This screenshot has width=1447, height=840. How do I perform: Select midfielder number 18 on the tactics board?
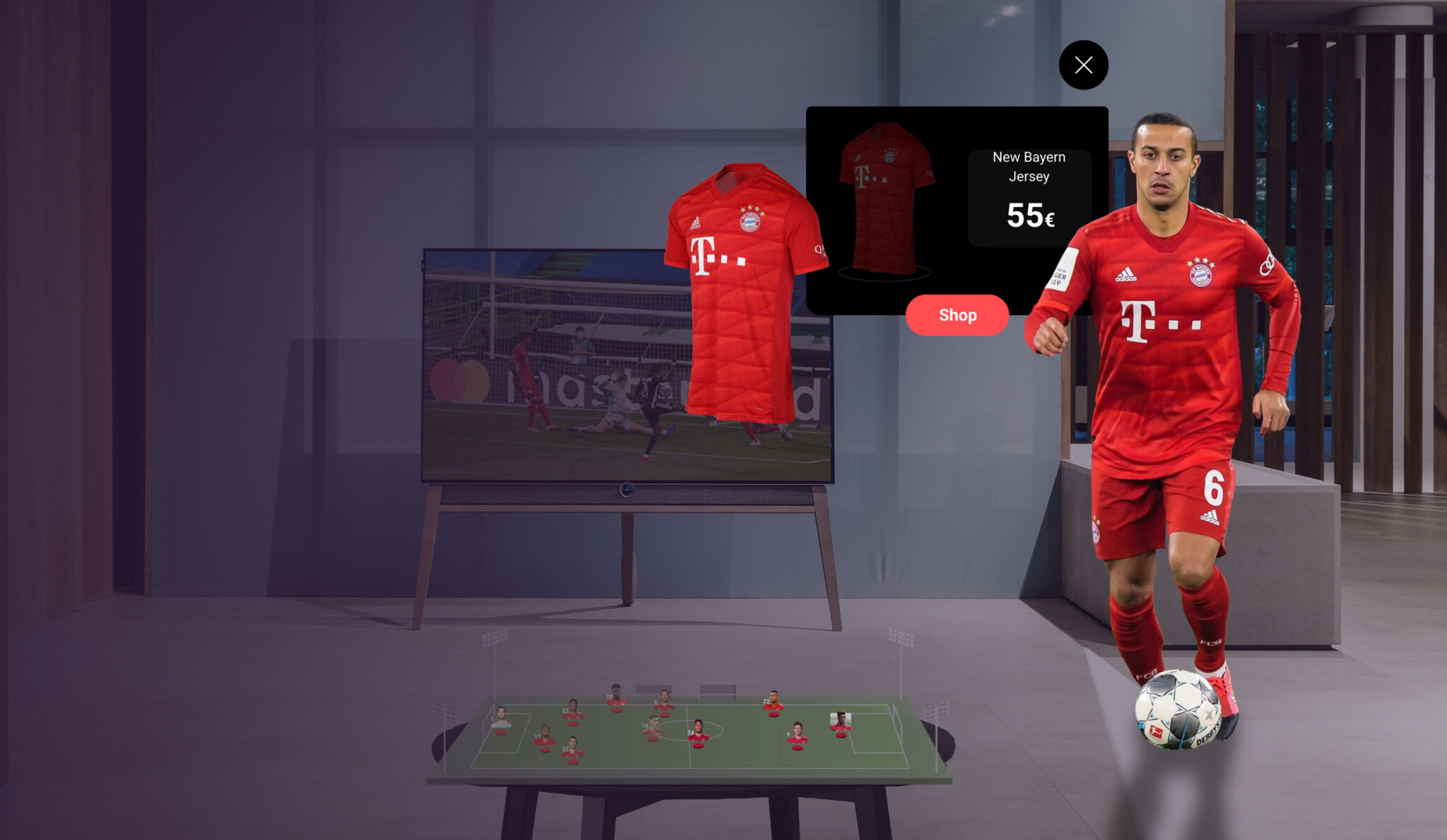[x=651, y=726]
